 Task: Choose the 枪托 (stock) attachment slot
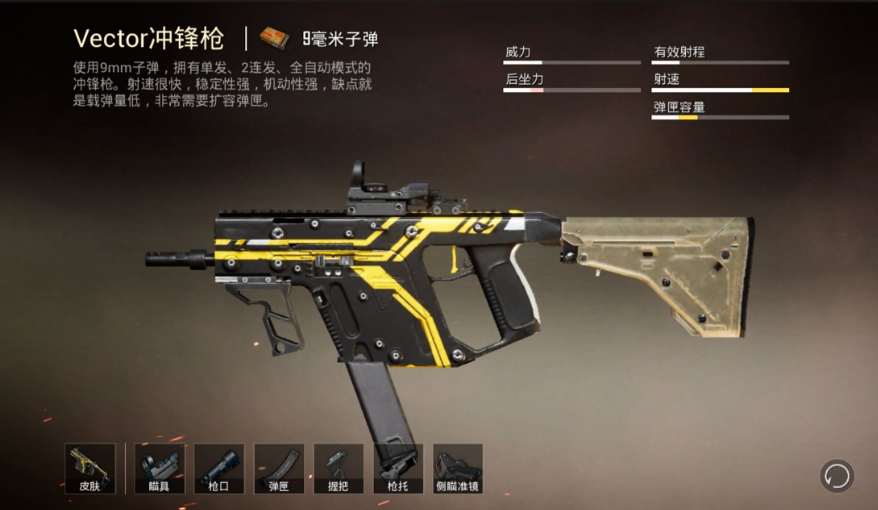(x=398, y=469)
